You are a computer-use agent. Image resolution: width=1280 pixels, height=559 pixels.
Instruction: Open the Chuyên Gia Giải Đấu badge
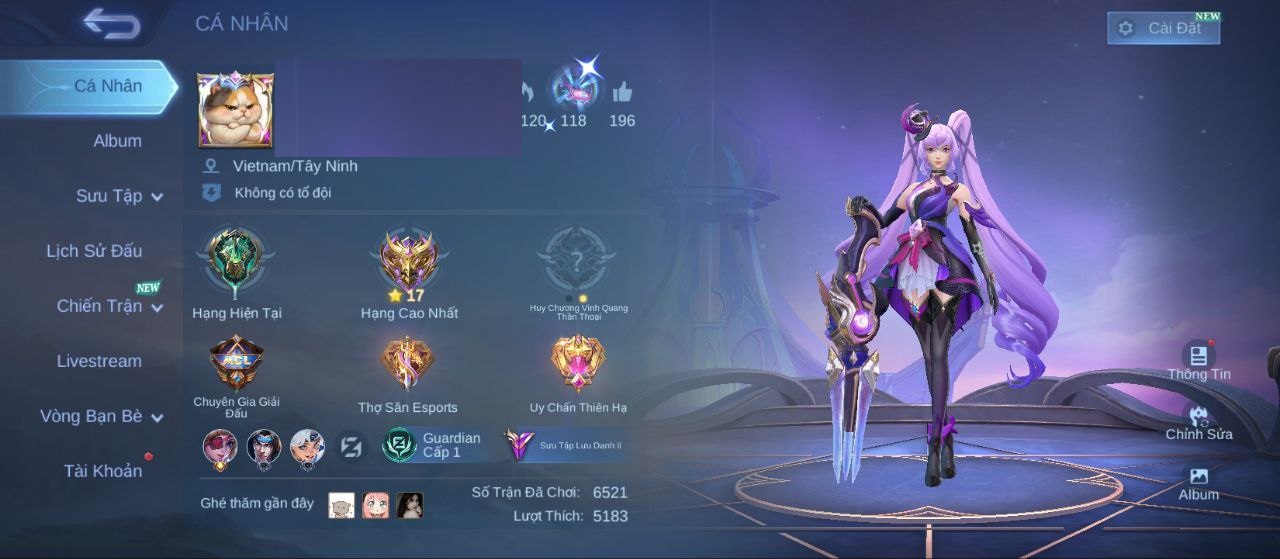coord(236,366)
